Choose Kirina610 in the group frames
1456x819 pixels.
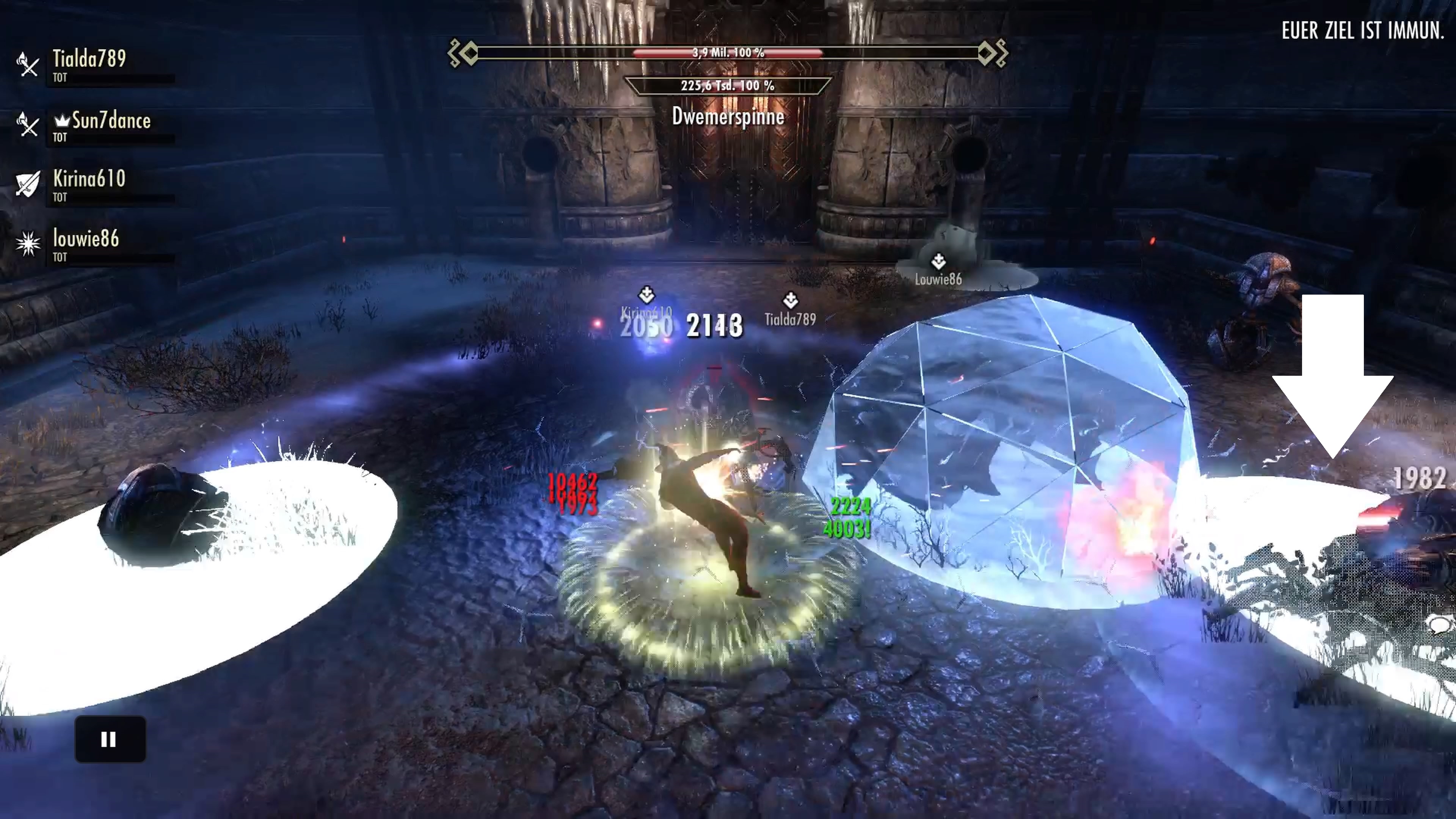coord(89,179)
